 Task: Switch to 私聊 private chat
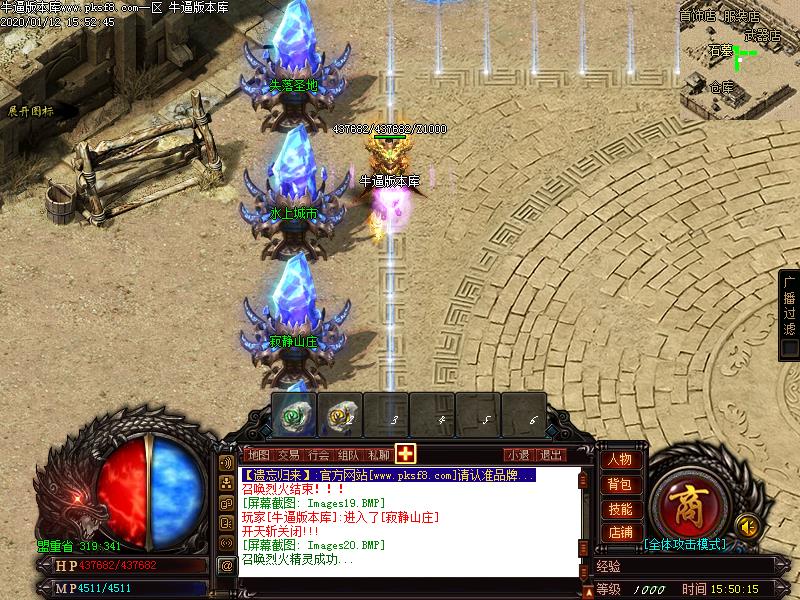click(379, 454)
